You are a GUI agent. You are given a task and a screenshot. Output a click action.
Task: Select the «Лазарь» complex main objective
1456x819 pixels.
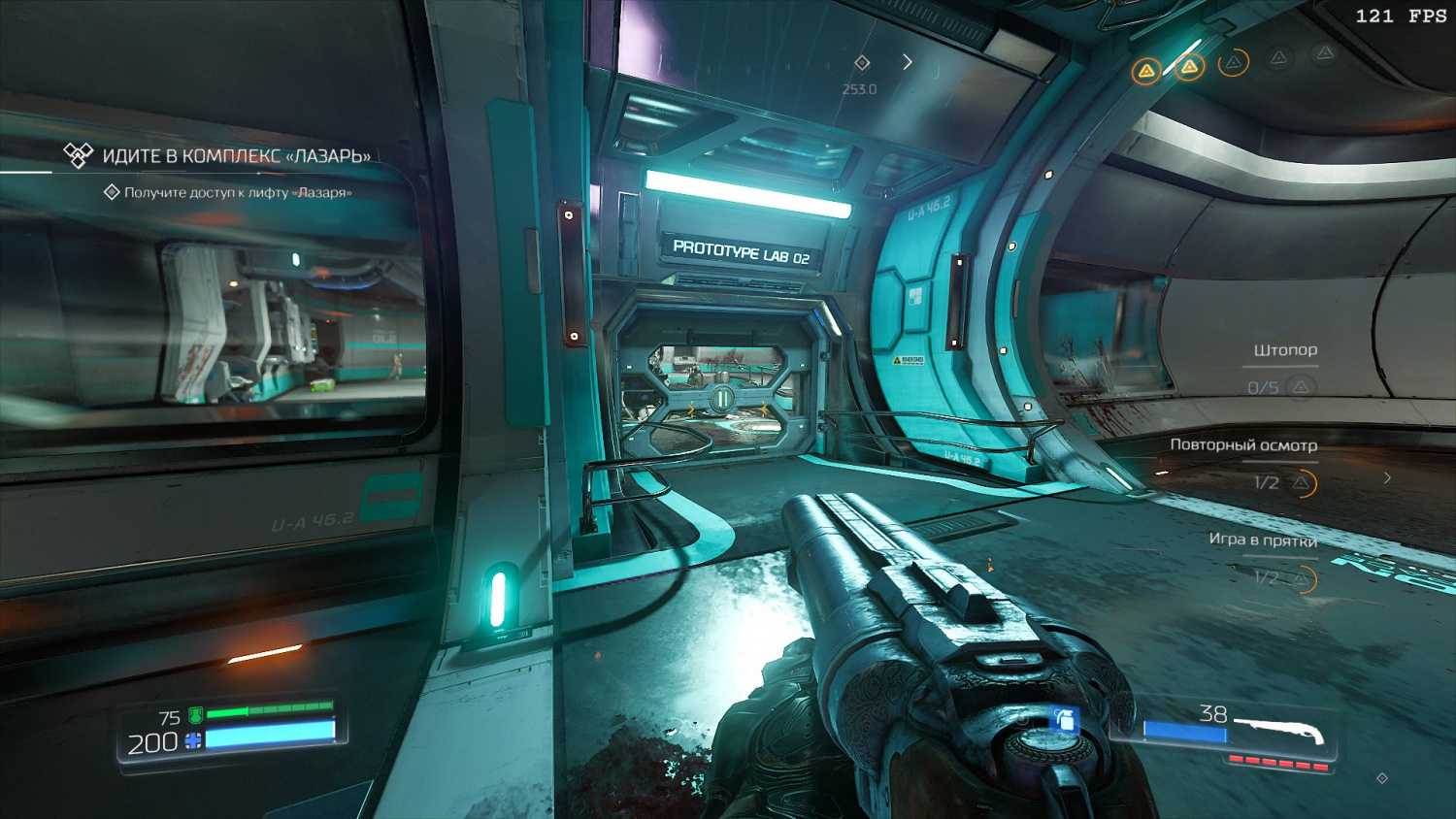point(236,156)
